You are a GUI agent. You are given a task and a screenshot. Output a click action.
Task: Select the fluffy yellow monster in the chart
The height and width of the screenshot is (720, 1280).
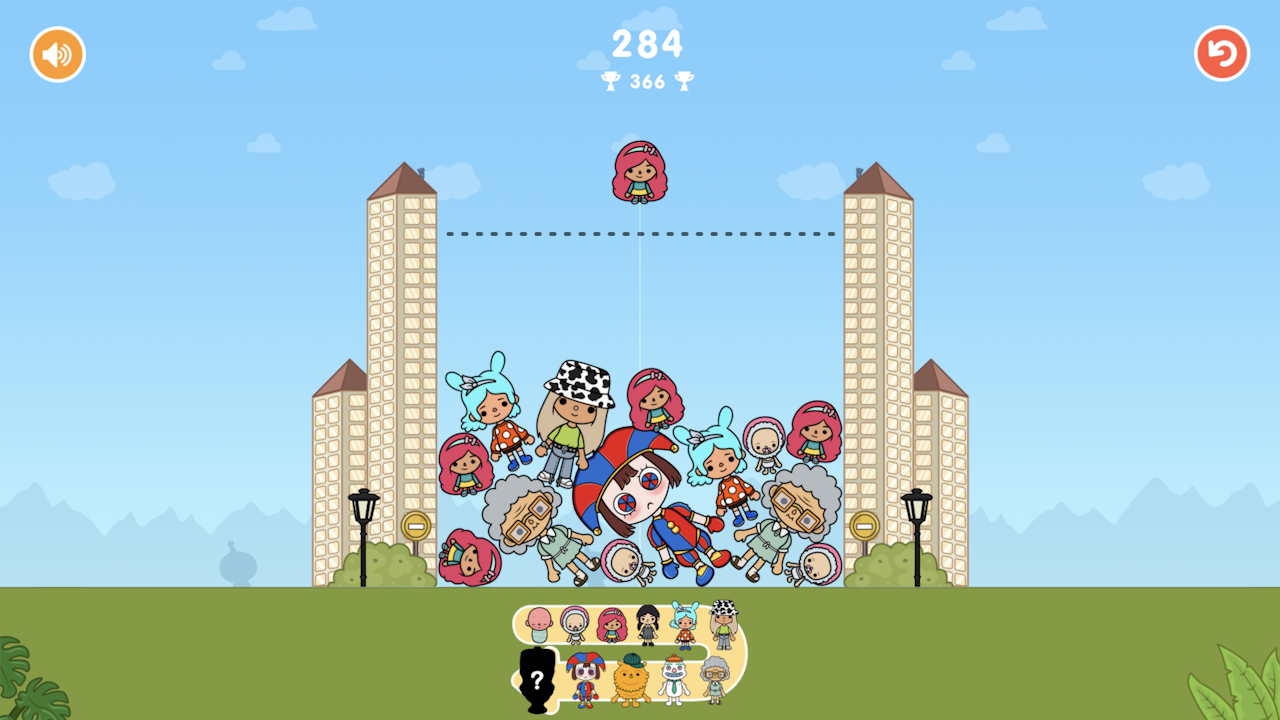point(630,680)
